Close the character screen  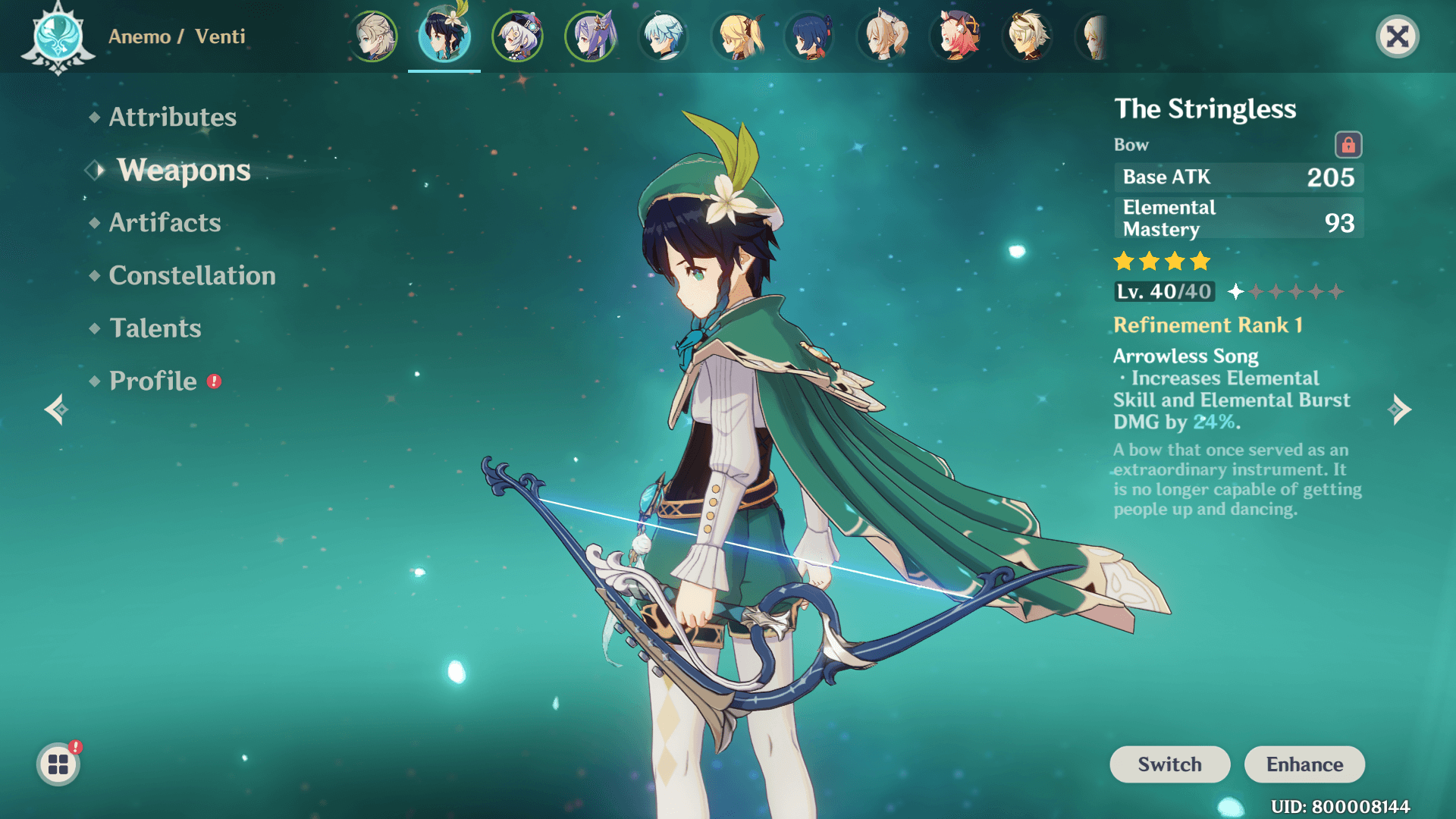[1397, 36]
